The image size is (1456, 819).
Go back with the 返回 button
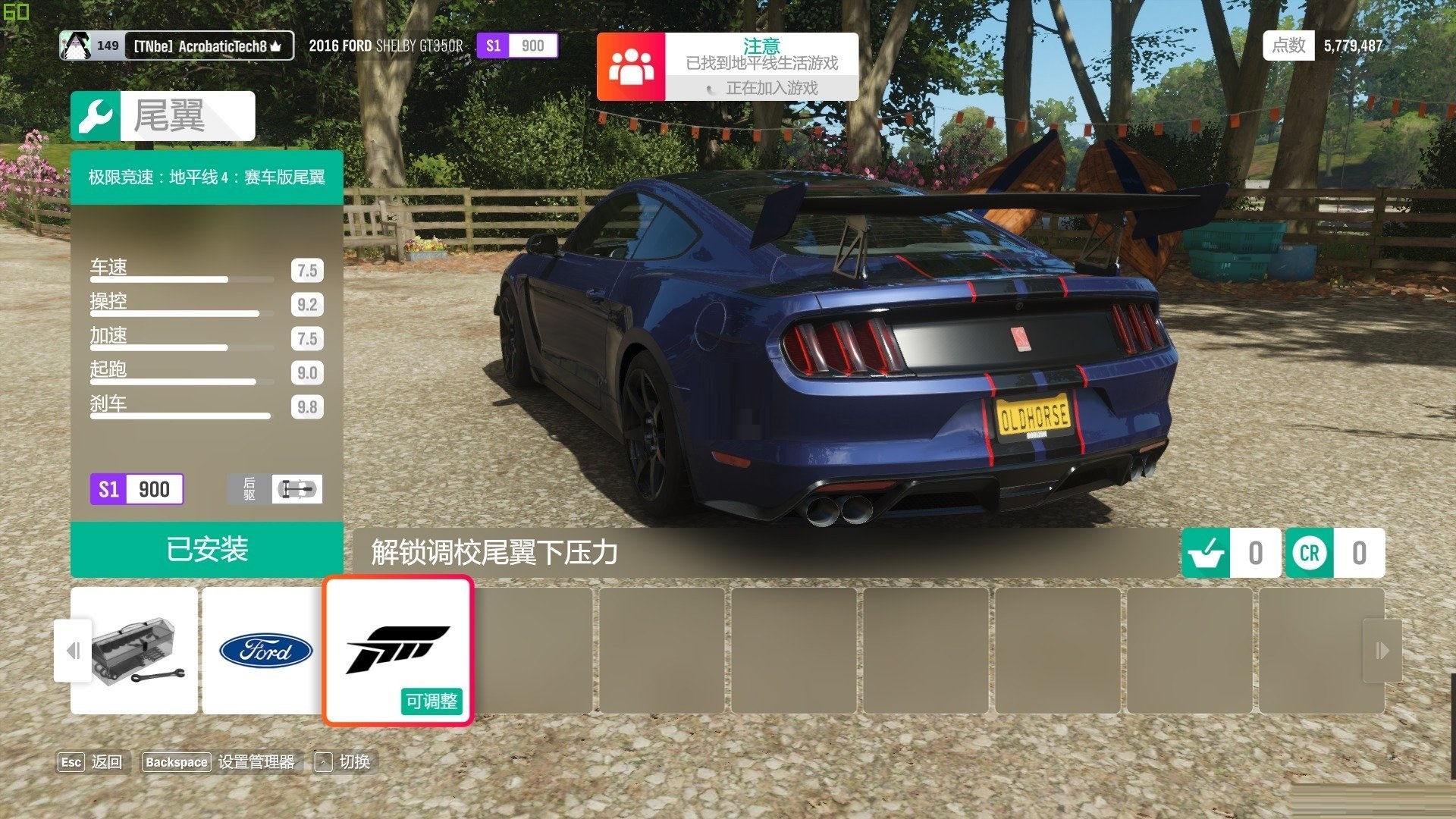pos(91,762)
